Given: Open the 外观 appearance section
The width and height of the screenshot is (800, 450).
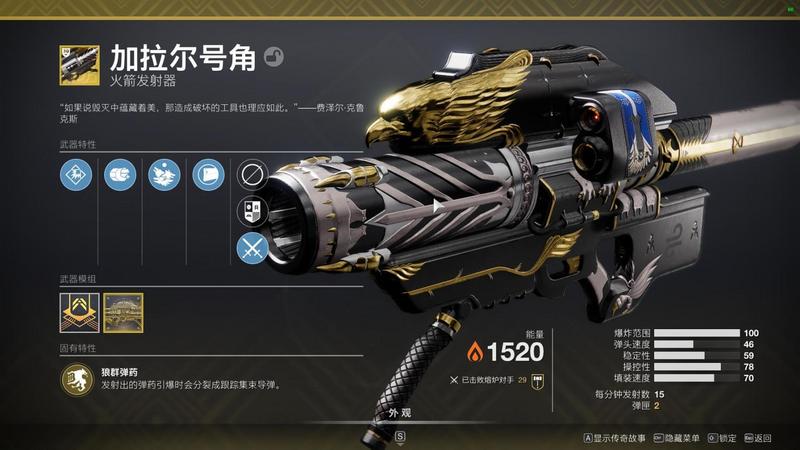Looking at the screenshot, I should 400,411.
